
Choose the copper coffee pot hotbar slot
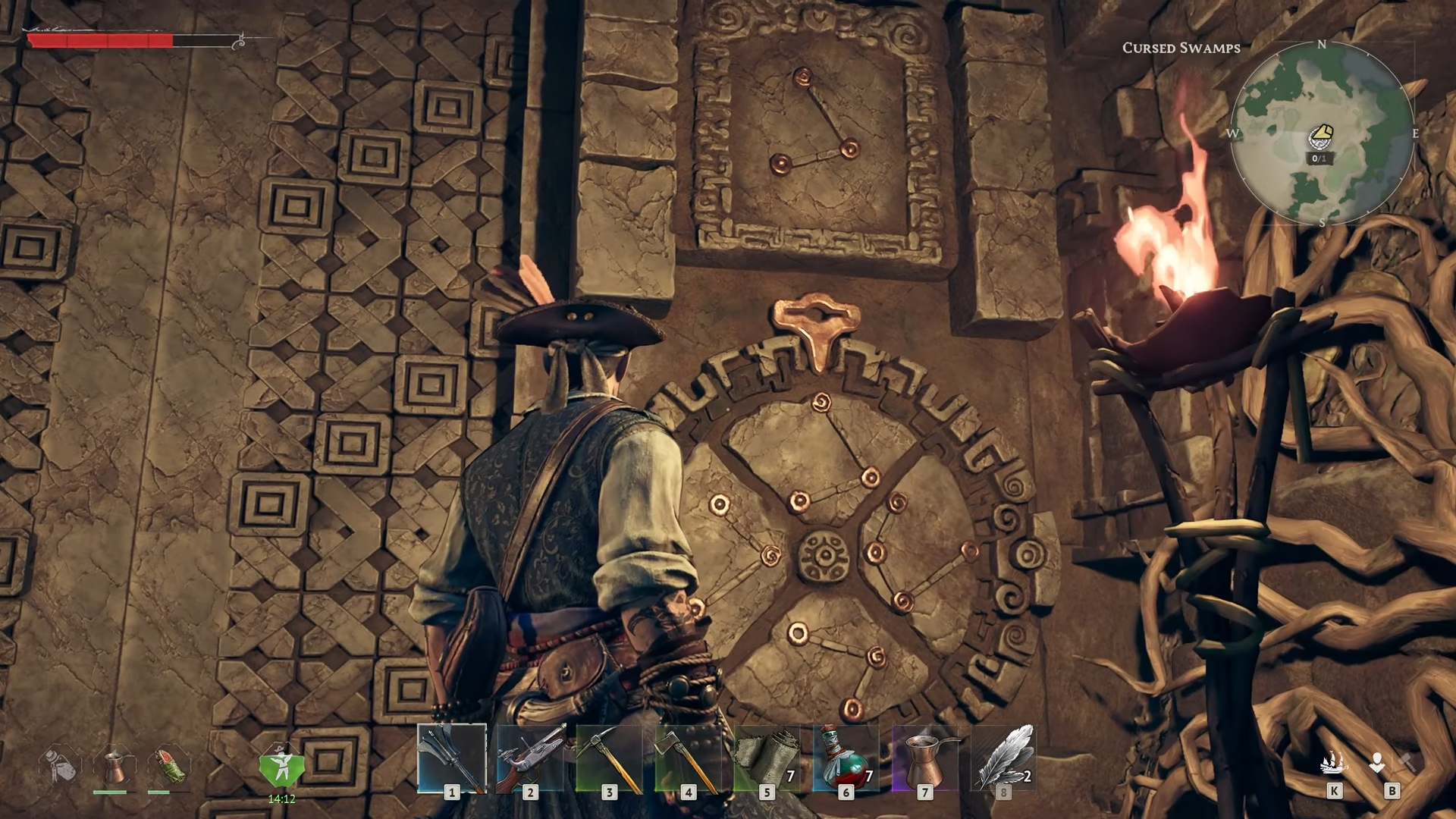coord(925,758)
